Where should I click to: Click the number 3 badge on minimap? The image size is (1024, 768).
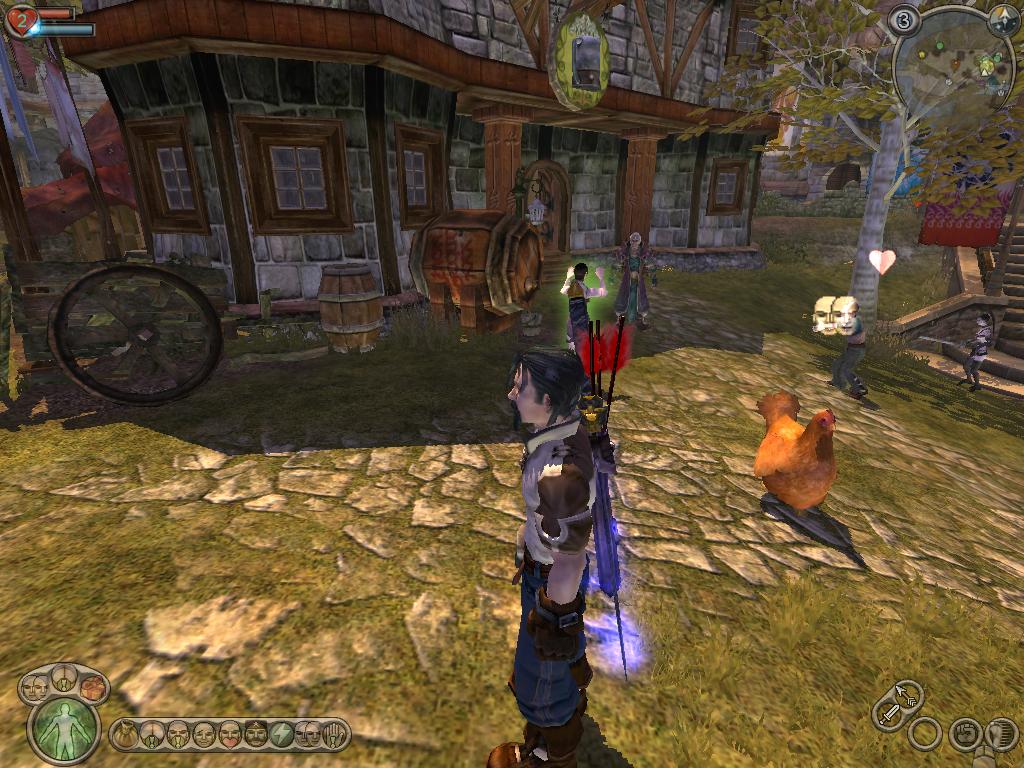tap(905, 19)
